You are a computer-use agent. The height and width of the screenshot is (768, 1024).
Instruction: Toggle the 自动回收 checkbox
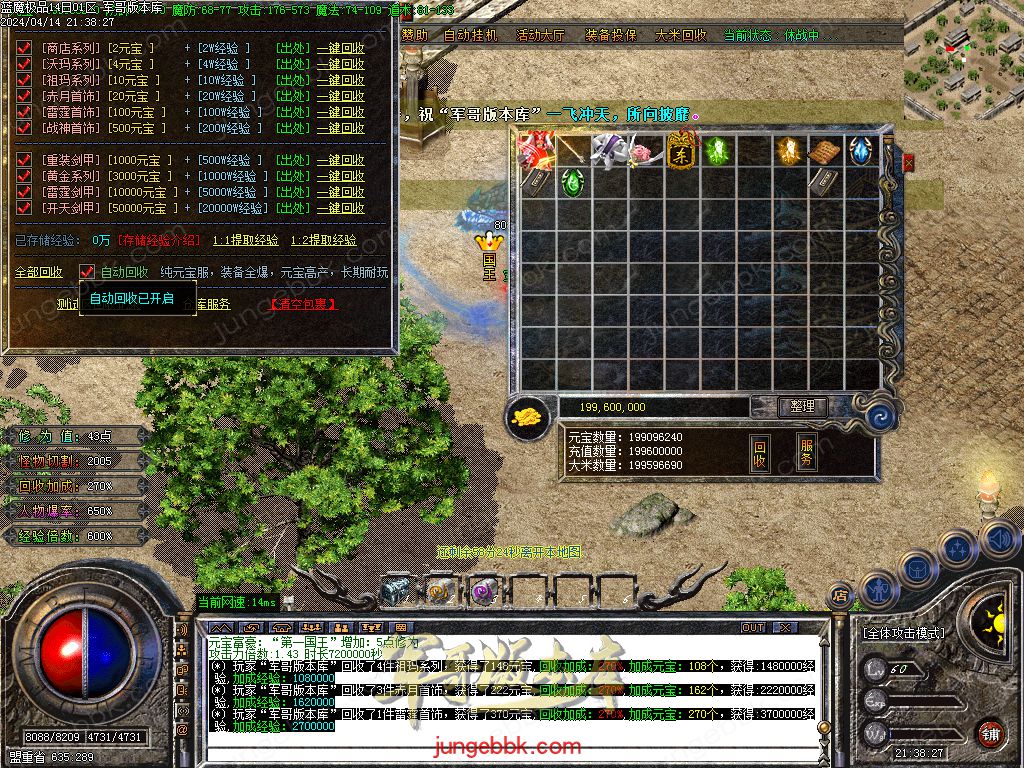pos(87,272)
